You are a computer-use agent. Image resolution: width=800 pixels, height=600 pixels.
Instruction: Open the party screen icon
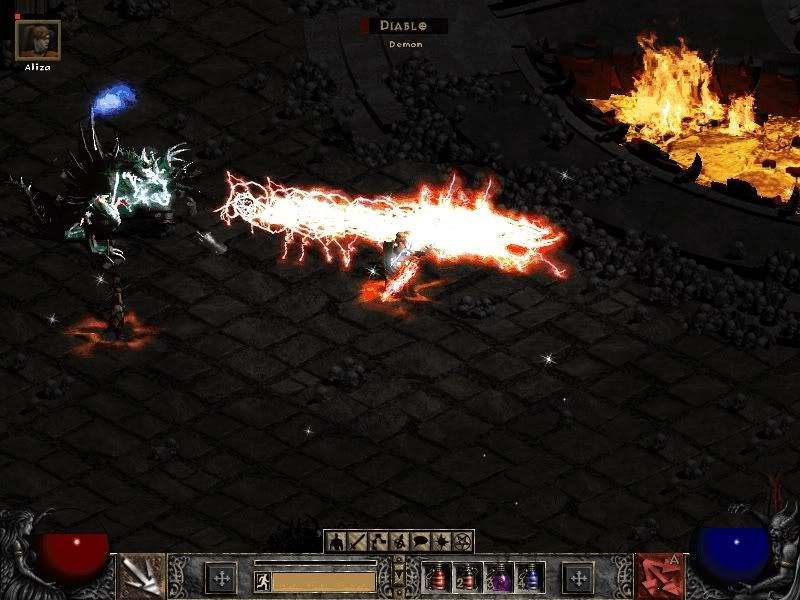tap(399, 542)
